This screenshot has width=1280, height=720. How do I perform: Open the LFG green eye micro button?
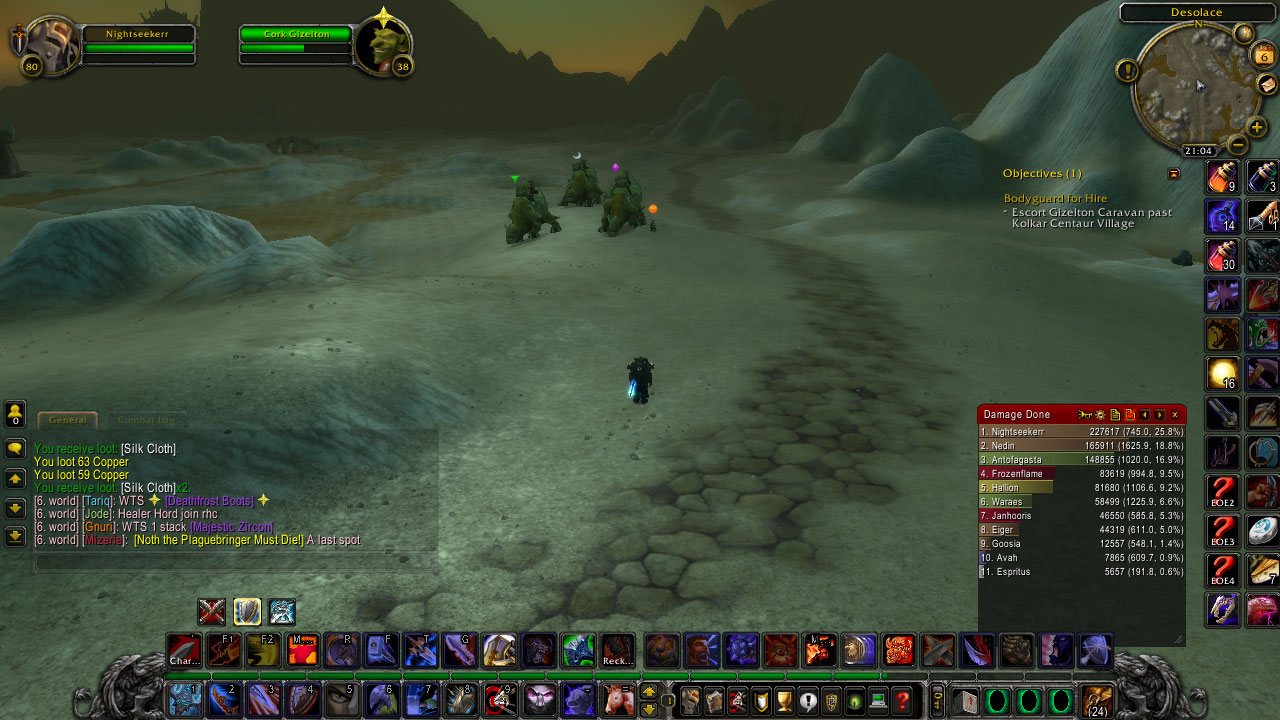(853, 698)
